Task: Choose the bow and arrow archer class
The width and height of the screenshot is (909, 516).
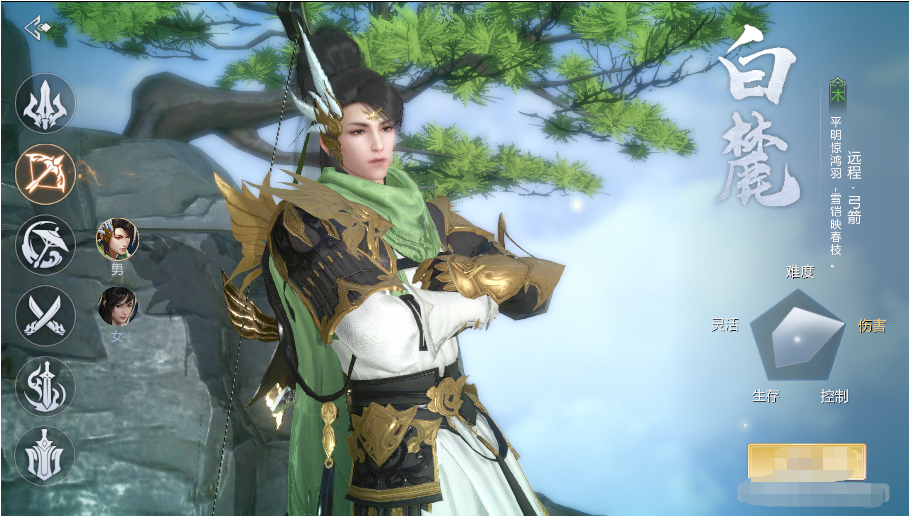Action: pyautogui.click(x=45, y=173)
